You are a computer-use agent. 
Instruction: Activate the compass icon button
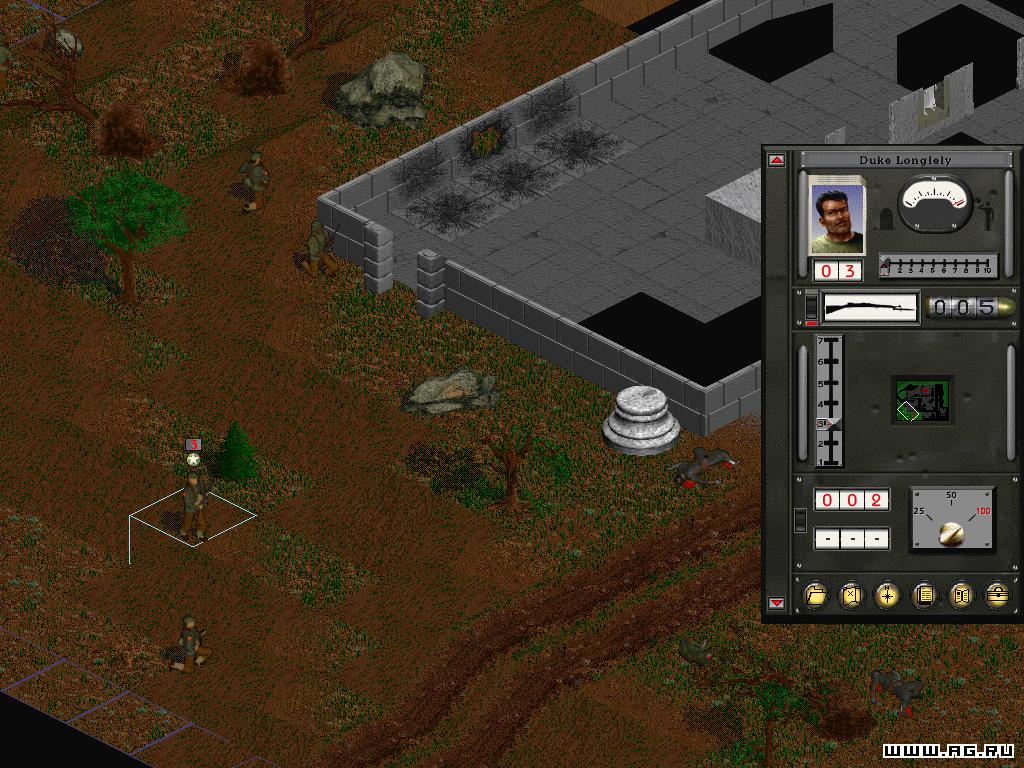888,595
